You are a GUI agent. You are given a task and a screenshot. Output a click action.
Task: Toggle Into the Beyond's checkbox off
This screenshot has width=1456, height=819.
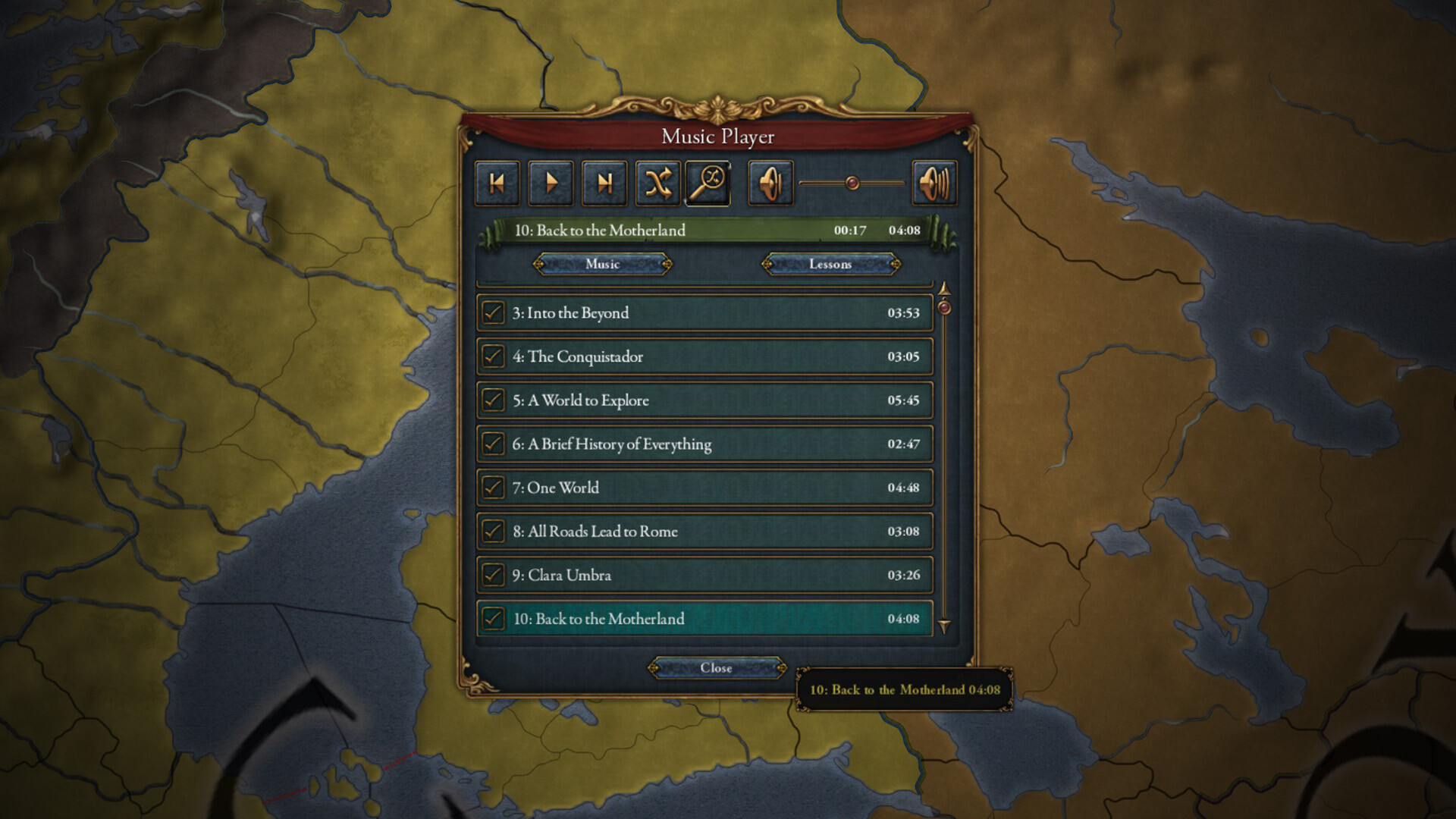tap(494, 312)
